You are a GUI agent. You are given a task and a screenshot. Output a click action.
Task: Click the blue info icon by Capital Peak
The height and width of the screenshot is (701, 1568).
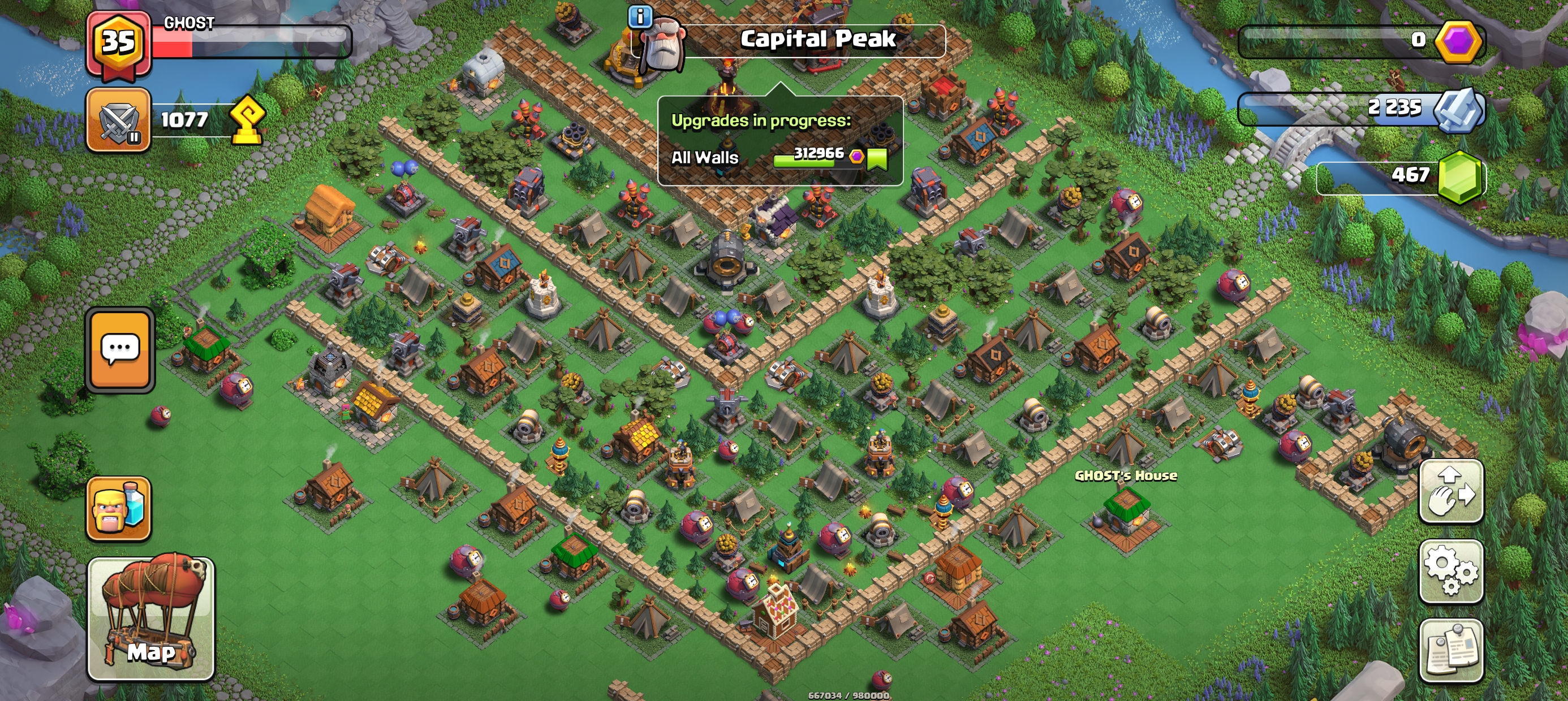click(x=640, y=17)
